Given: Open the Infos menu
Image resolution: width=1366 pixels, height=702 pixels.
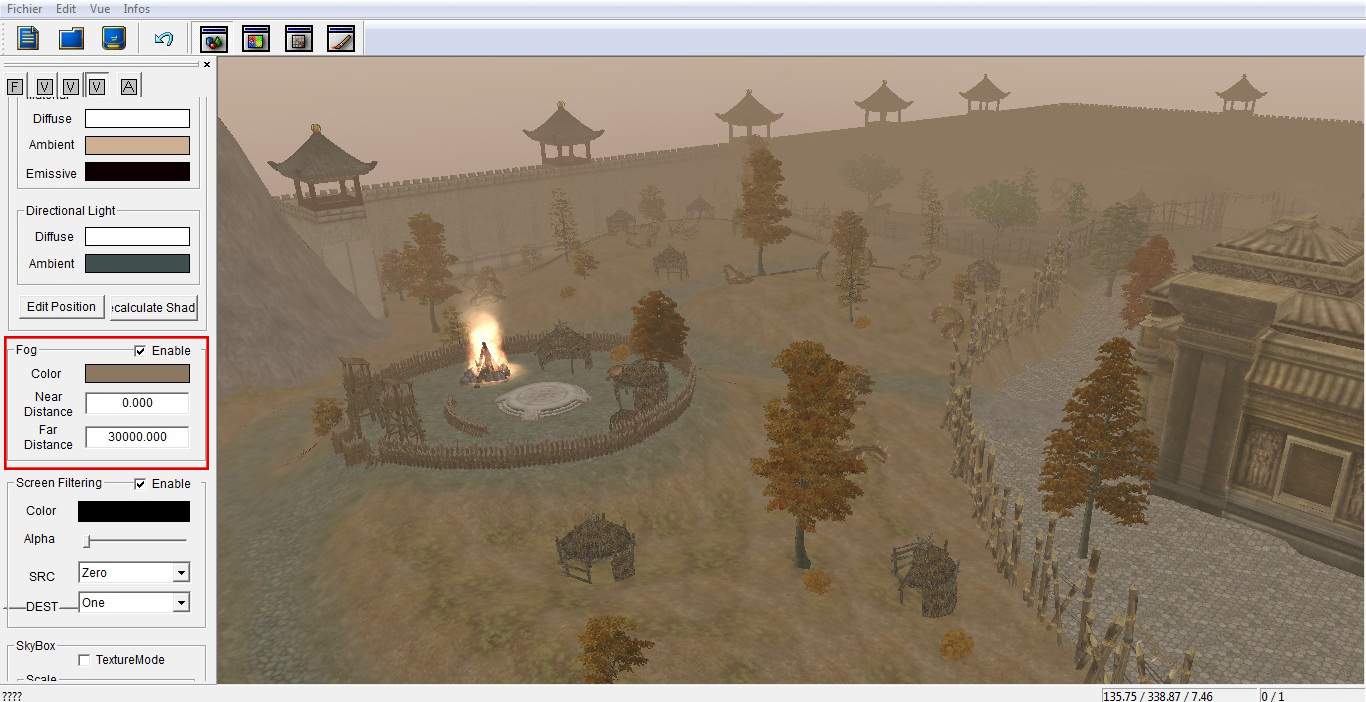Looking at the screenshot, I should point(137,9).
